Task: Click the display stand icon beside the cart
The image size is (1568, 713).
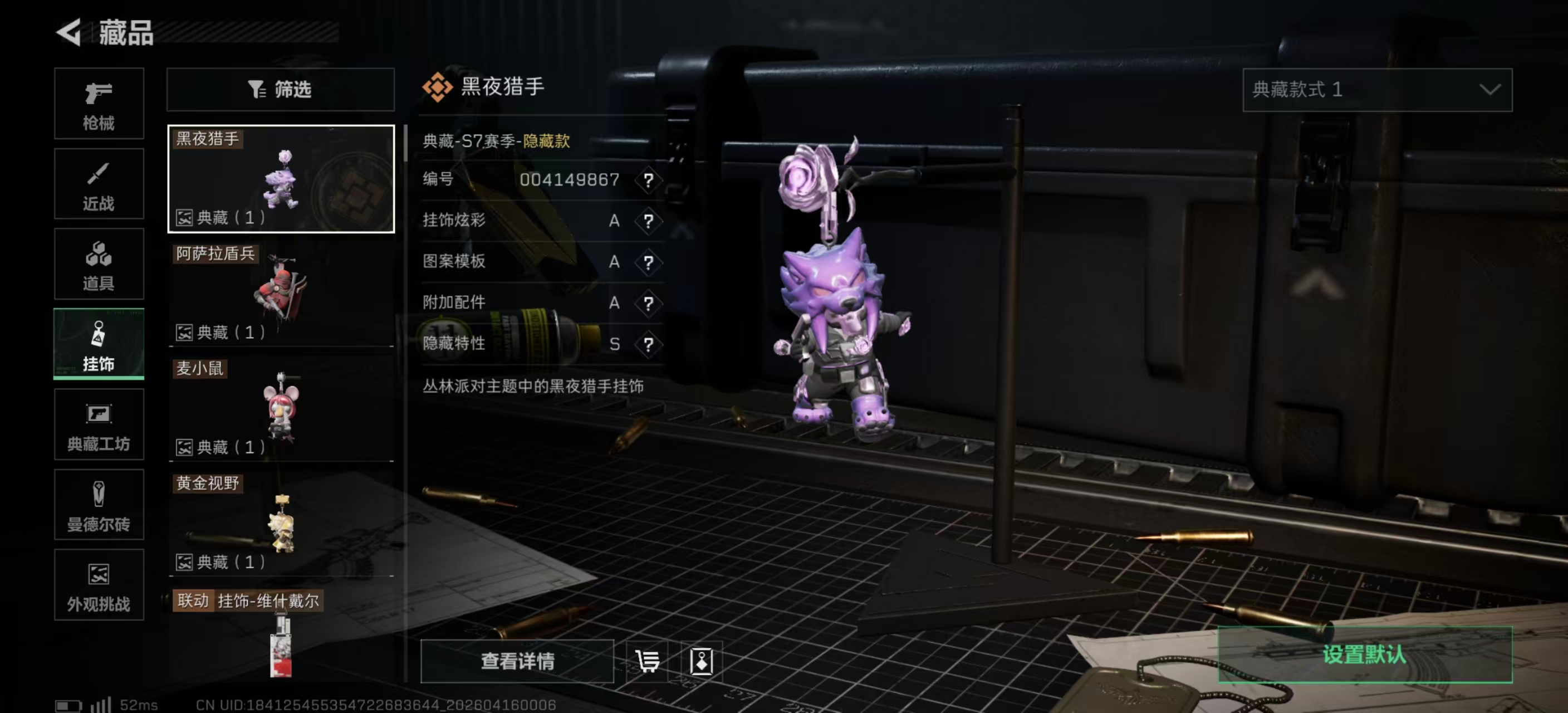Action: pyautogui.click(x=701, y=662)
